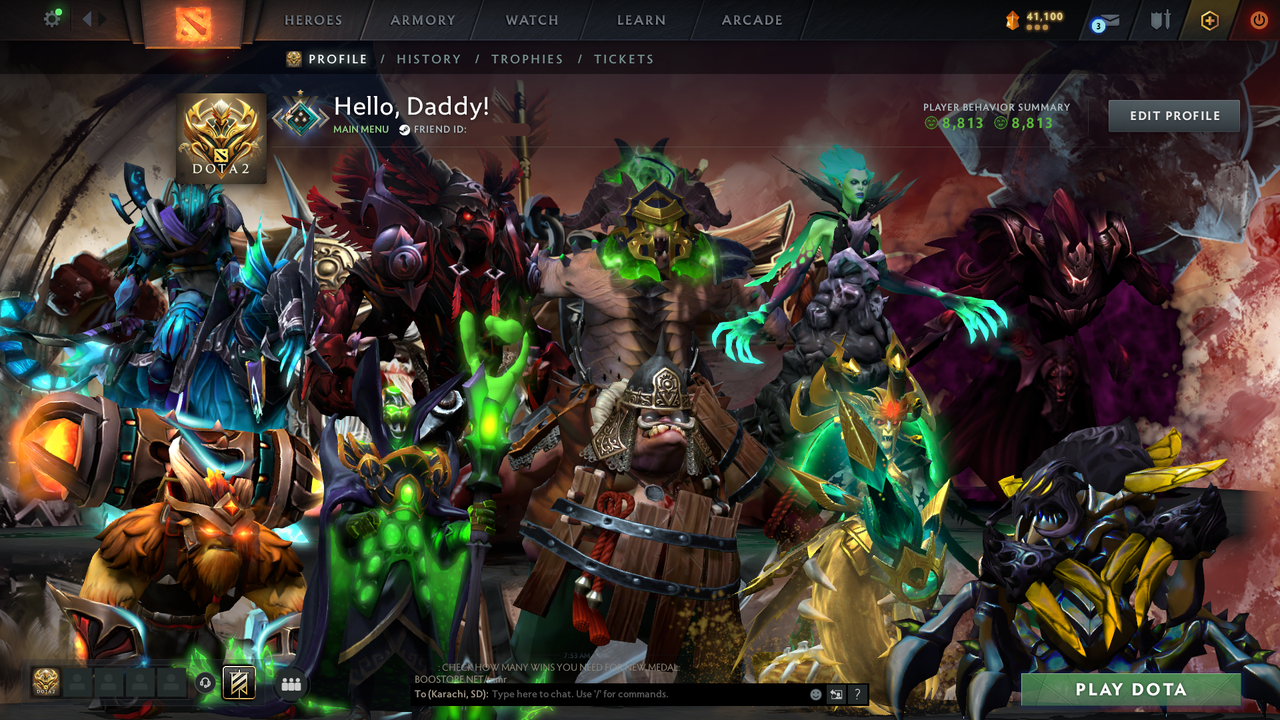The width and height of the screenshot is (1280, 720).
Task: Switch to the TROPHIES tab
Action: (527, 59)
